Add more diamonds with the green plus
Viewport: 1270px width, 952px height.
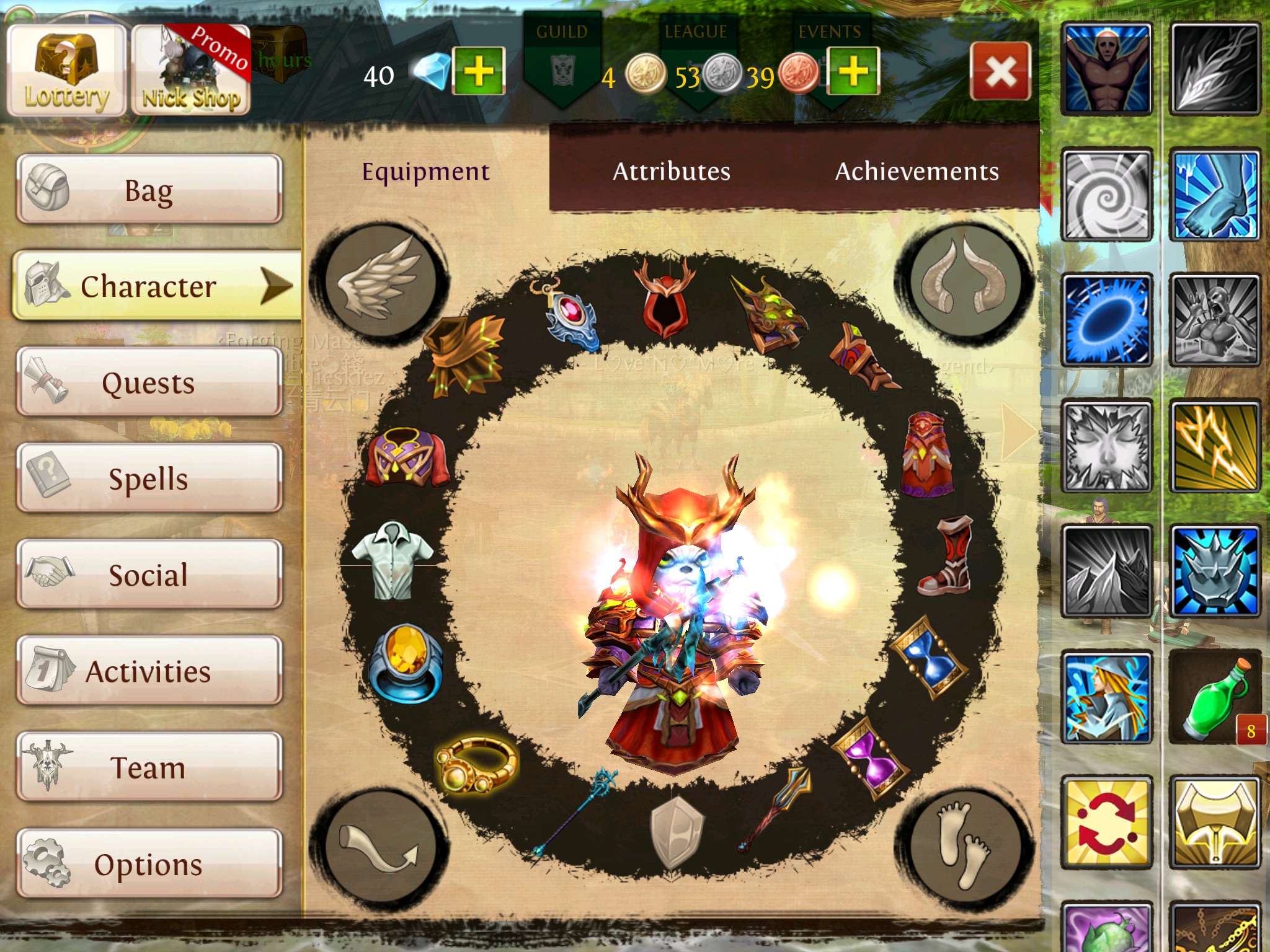coord(478,71)
